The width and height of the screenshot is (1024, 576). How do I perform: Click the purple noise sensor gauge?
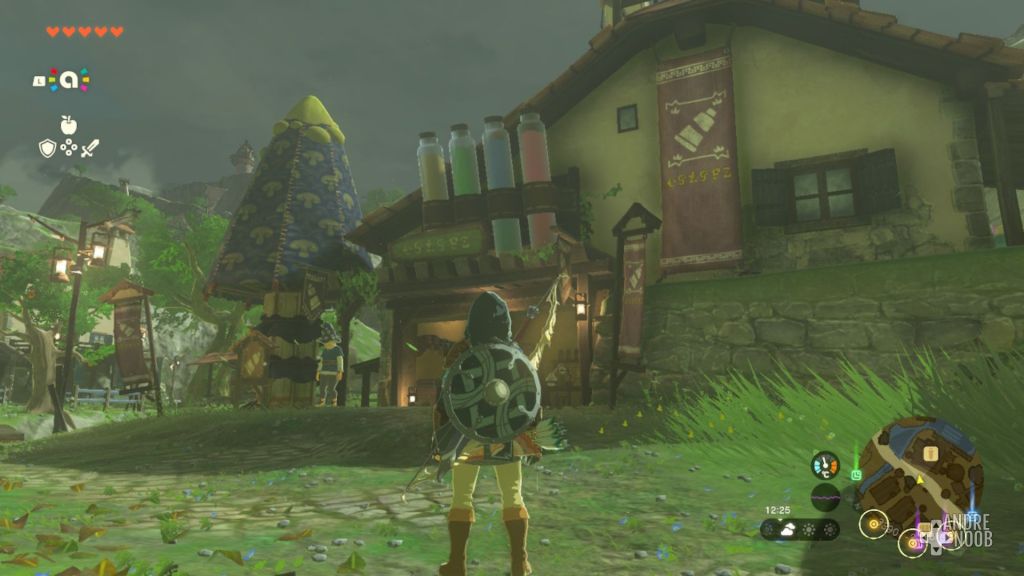[x=825, y=497]
